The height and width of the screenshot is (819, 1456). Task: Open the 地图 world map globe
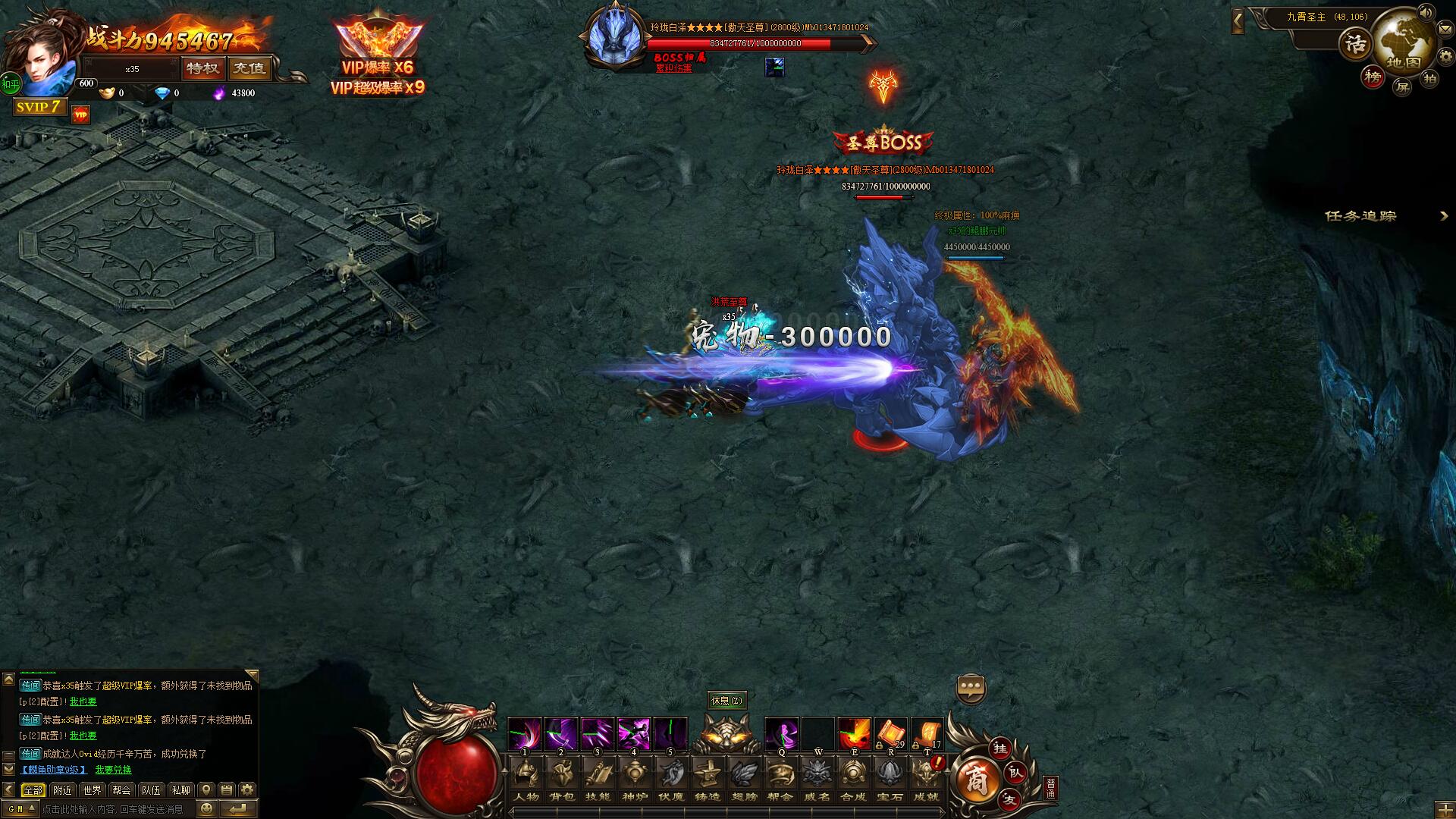click(x=1403, y=44)
